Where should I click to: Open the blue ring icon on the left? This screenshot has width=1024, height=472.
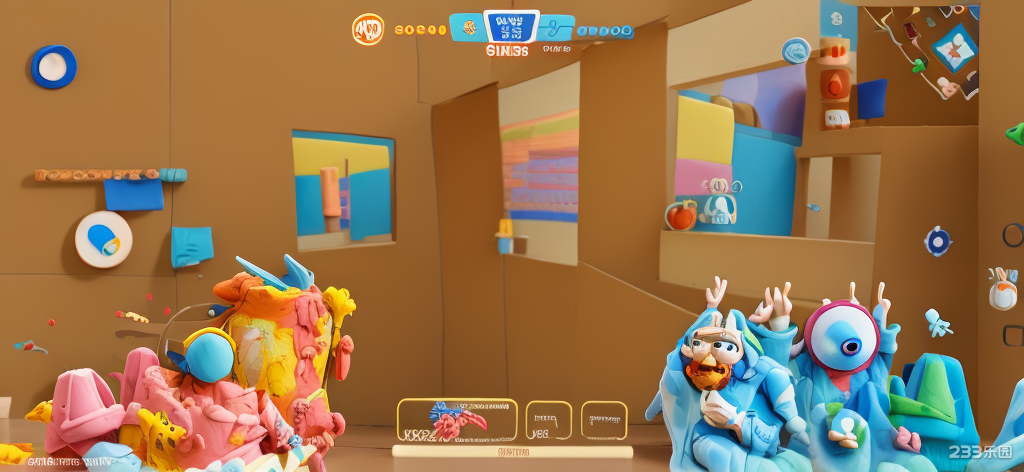click(x=53, y=66)
